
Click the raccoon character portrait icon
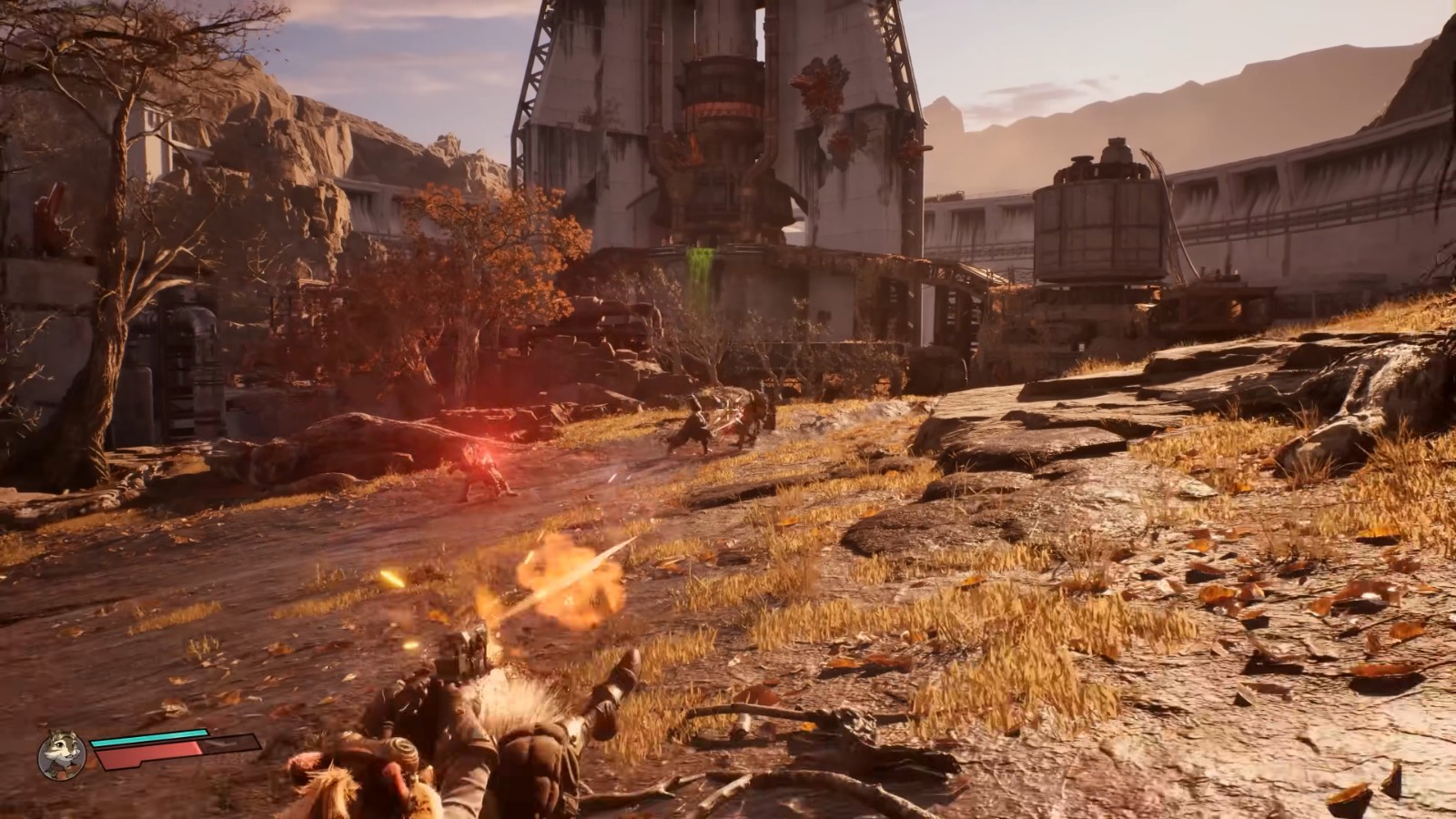(62, 754)
